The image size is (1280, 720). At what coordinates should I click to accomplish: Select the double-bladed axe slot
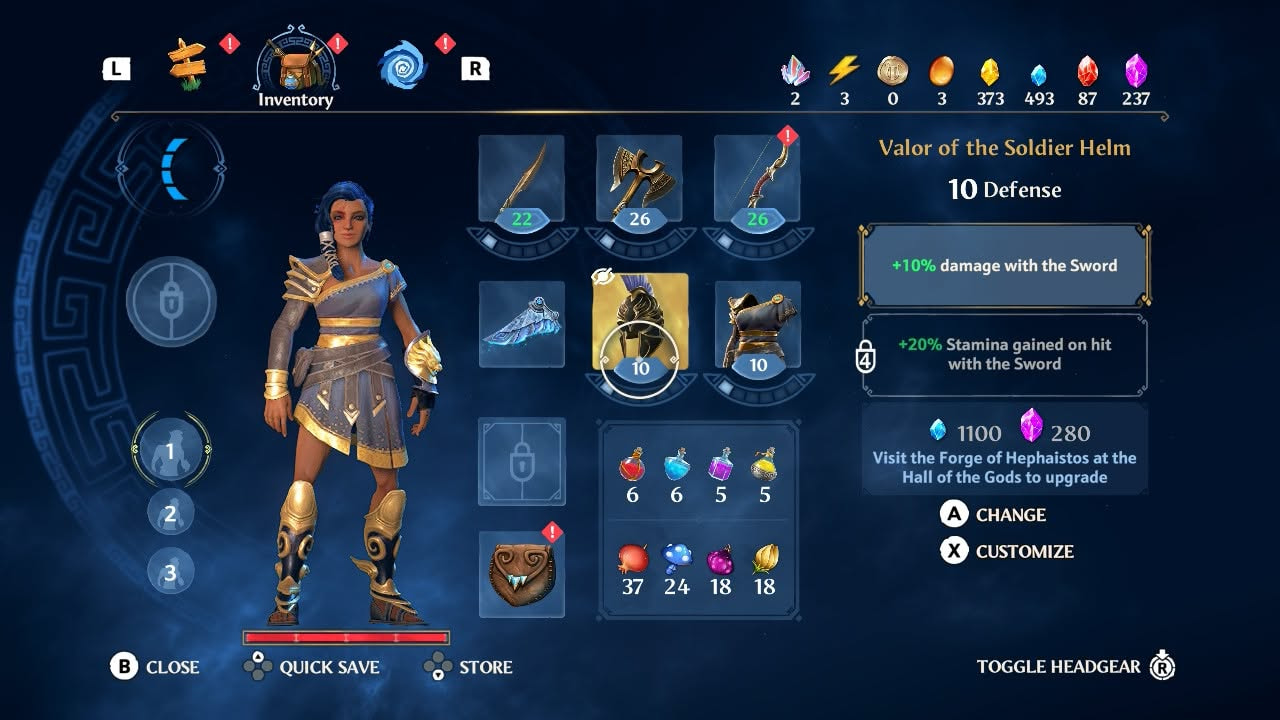pos(639,180)
